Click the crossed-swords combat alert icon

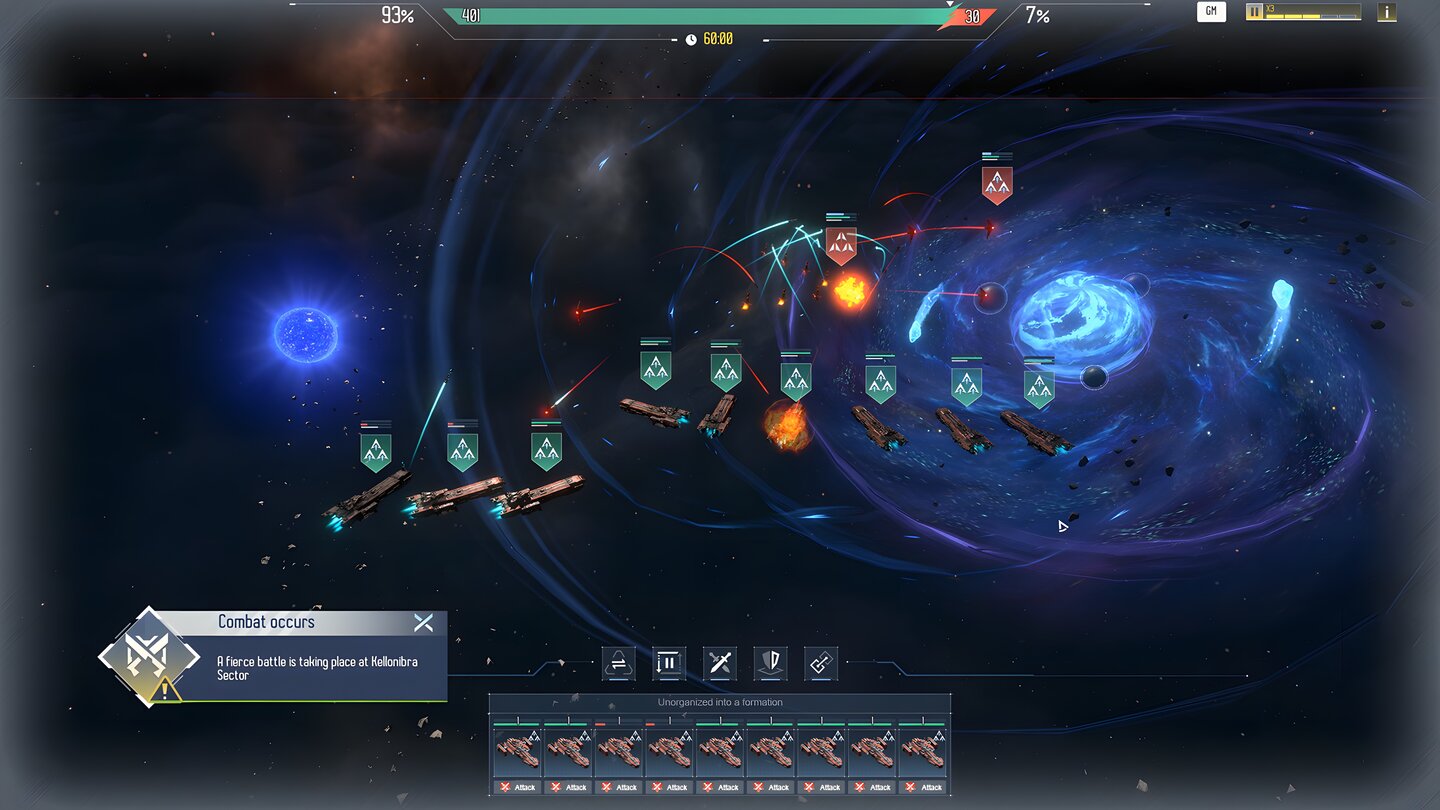click(x=148, y=656)
